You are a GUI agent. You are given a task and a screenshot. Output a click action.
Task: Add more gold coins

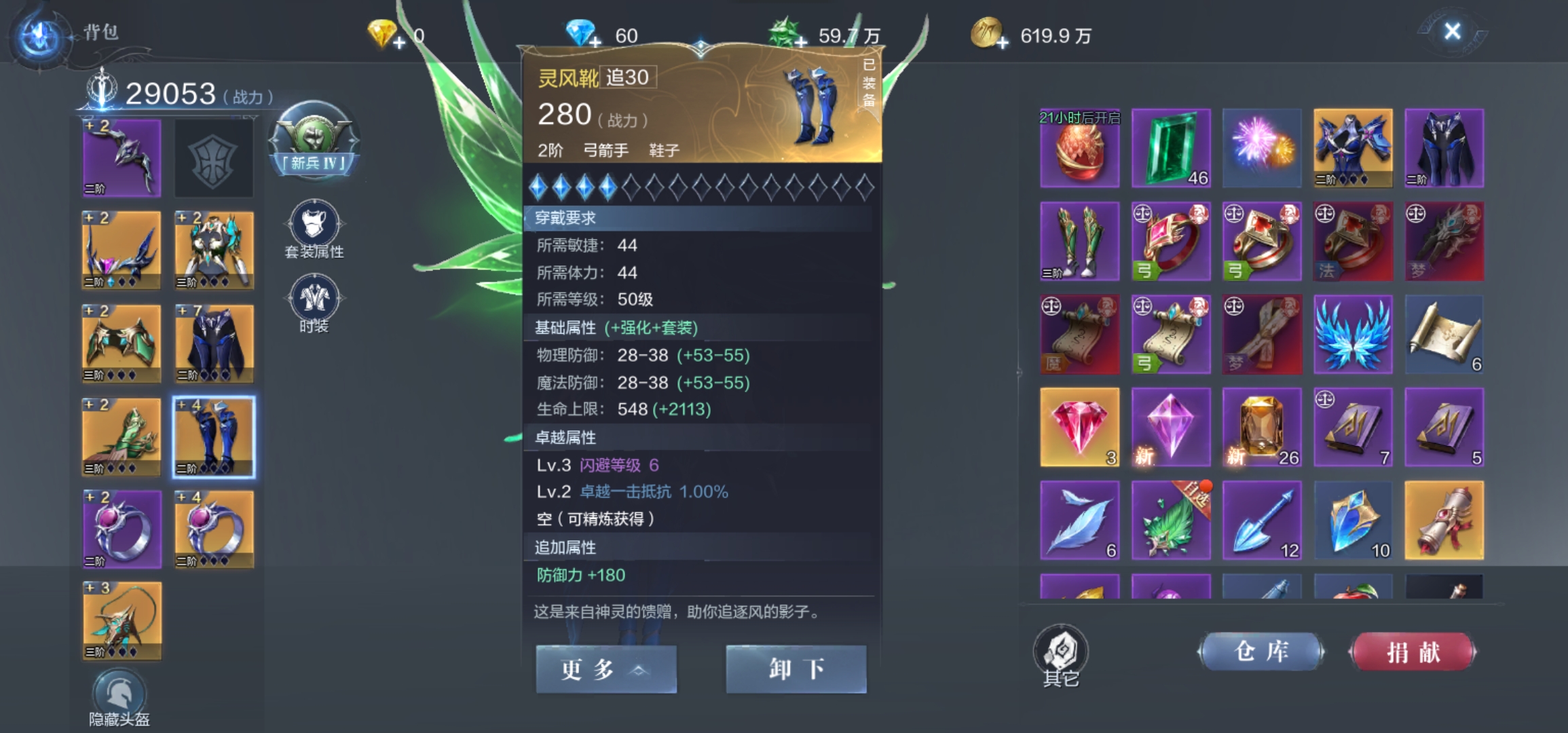[1003, 43]
